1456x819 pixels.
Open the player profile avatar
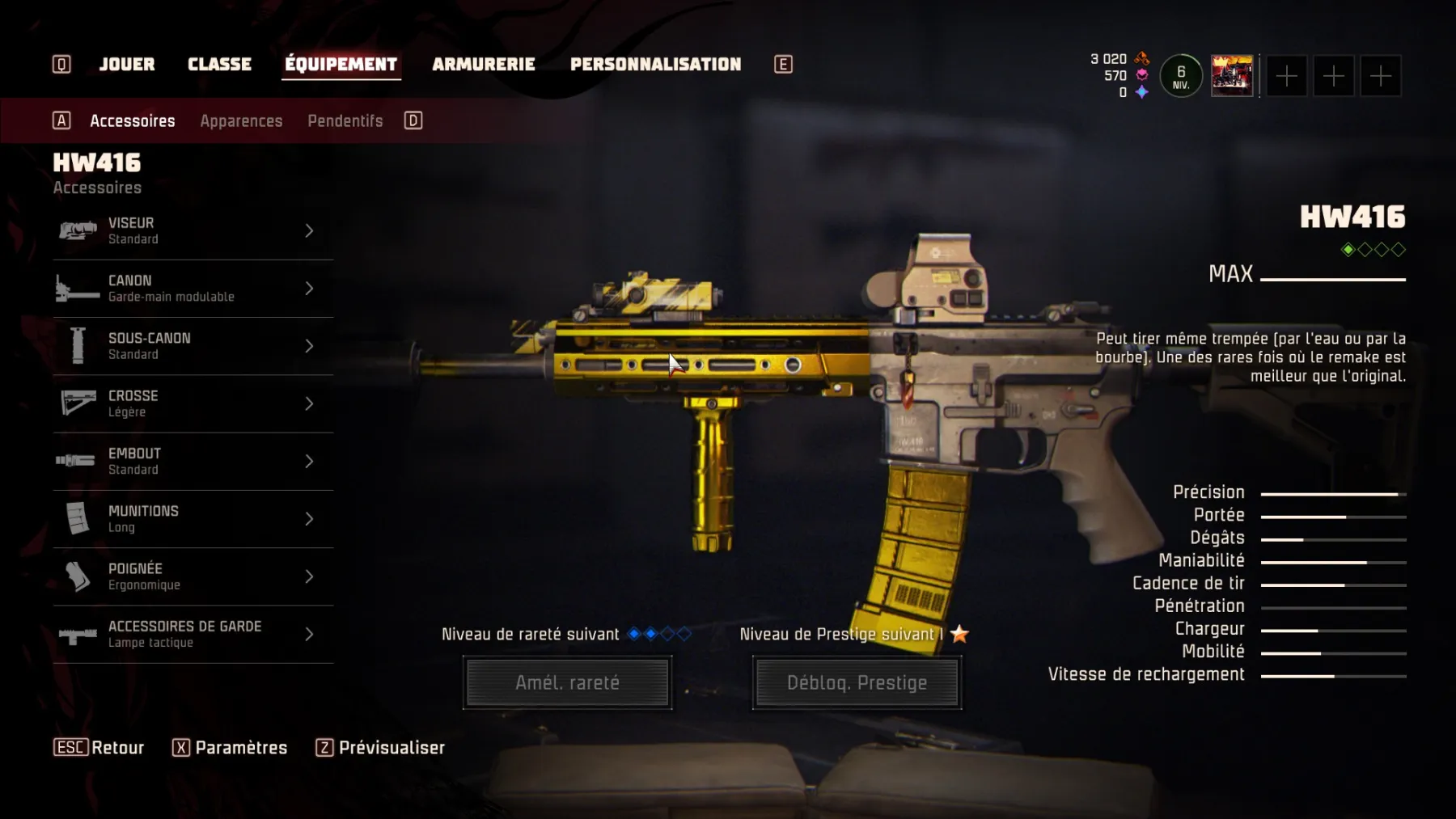pos(1231,76)
